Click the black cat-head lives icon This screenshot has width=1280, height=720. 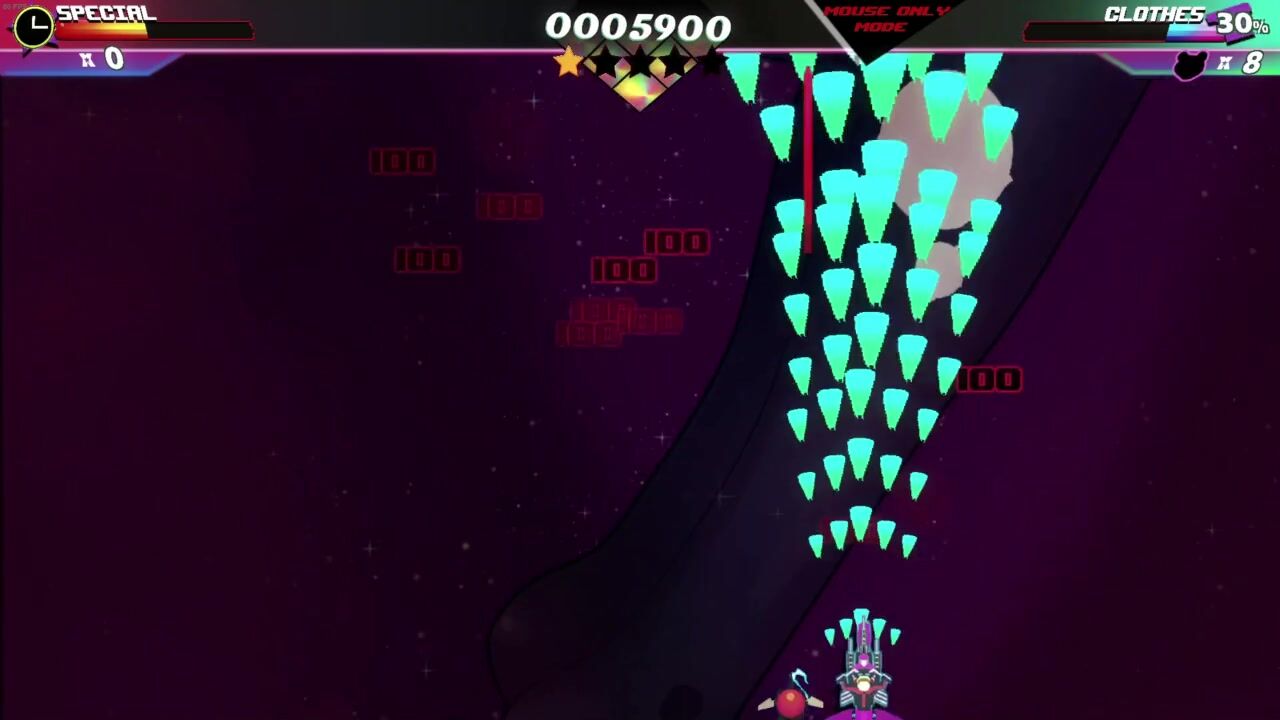pos(1190,66)
